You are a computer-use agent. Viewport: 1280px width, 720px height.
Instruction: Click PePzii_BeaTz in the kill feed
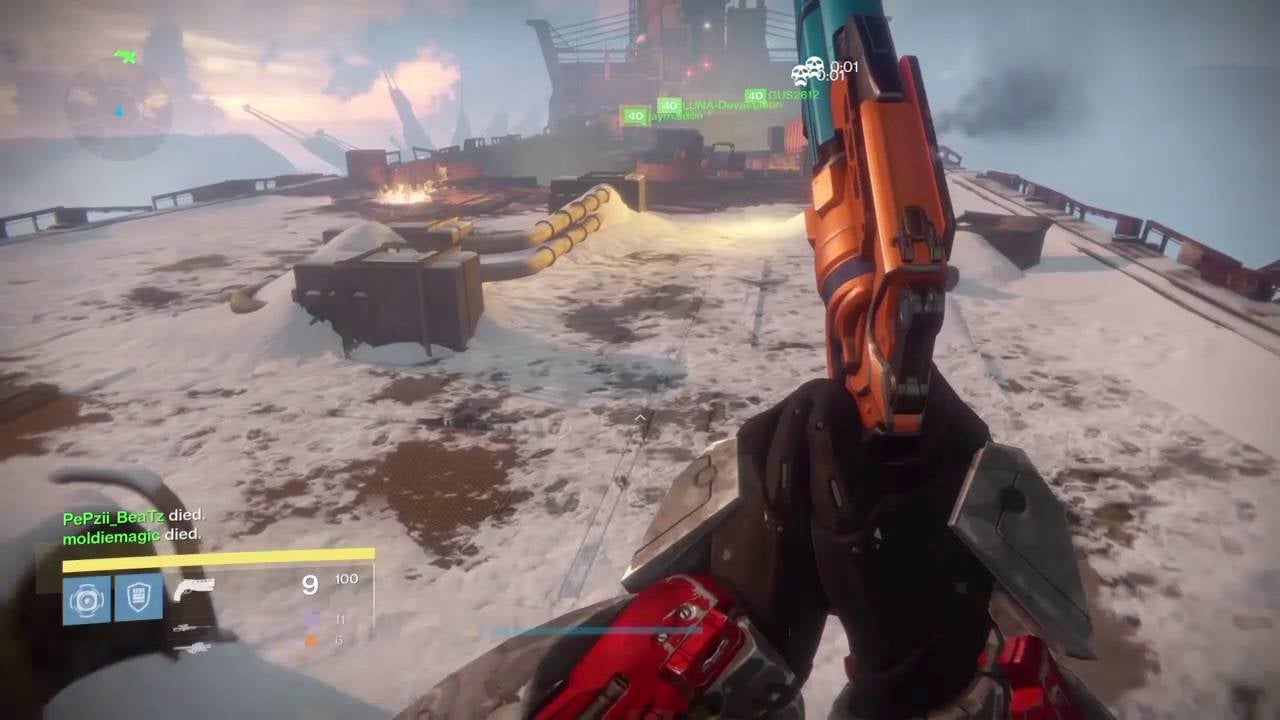coord(113,517)
